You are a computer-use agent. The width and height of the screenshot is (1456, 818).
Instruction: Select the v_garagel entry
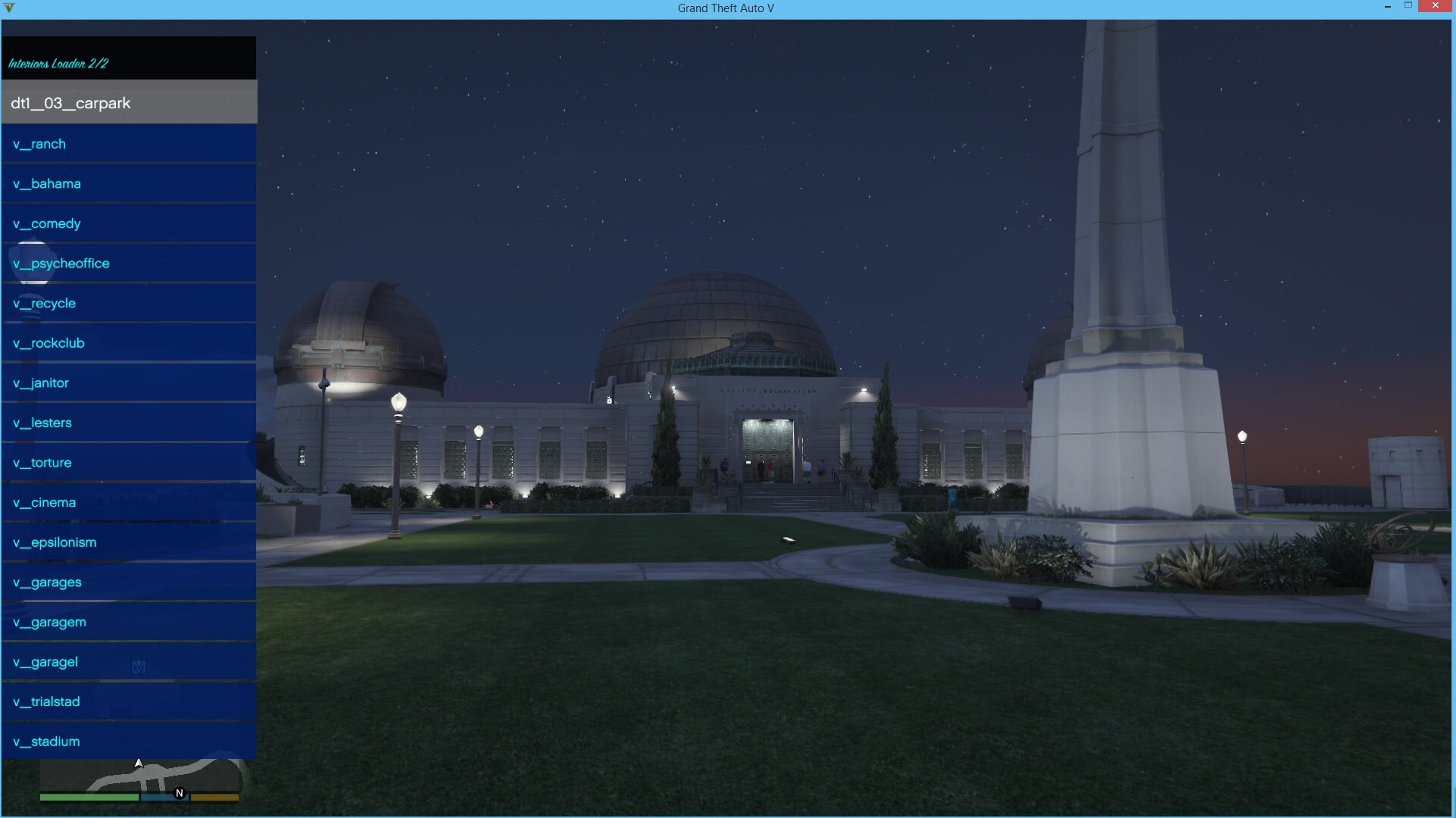pos(129,662)
